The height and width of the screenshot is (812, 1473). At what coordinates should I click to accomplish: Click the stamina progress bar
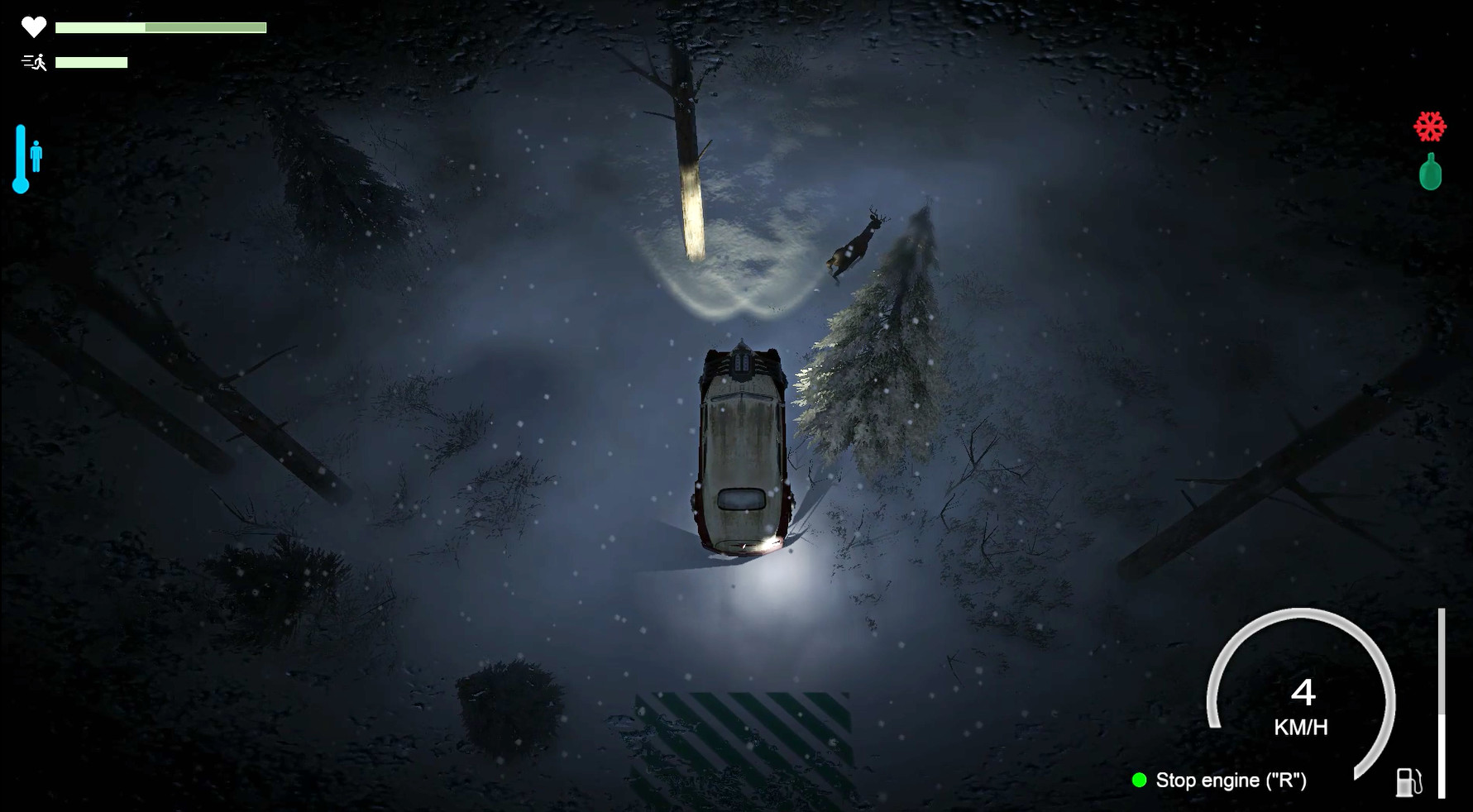[91, 60]
